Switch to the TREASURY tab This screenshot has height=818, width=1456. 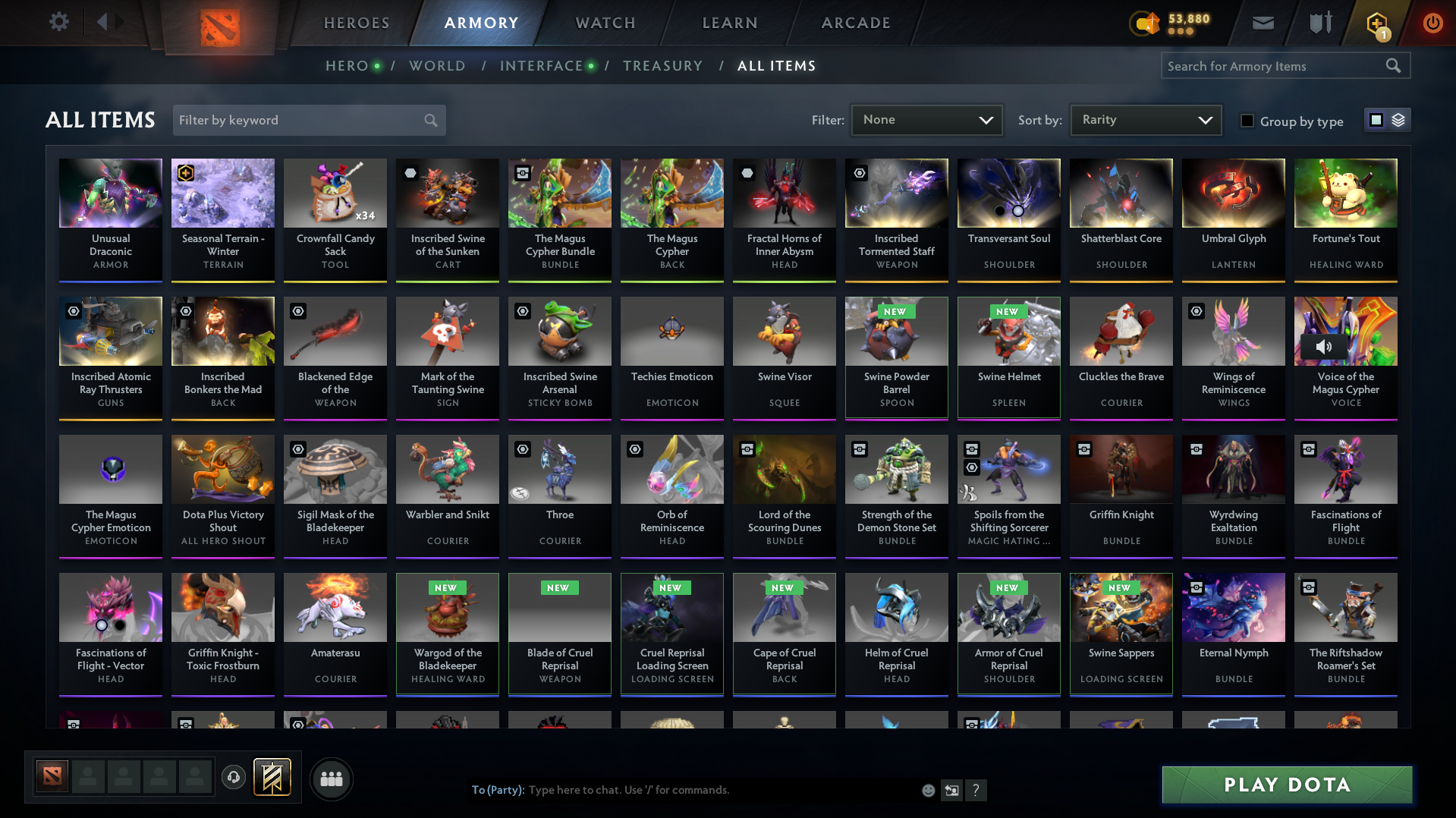pyautogui.click(x=662, y=66)
